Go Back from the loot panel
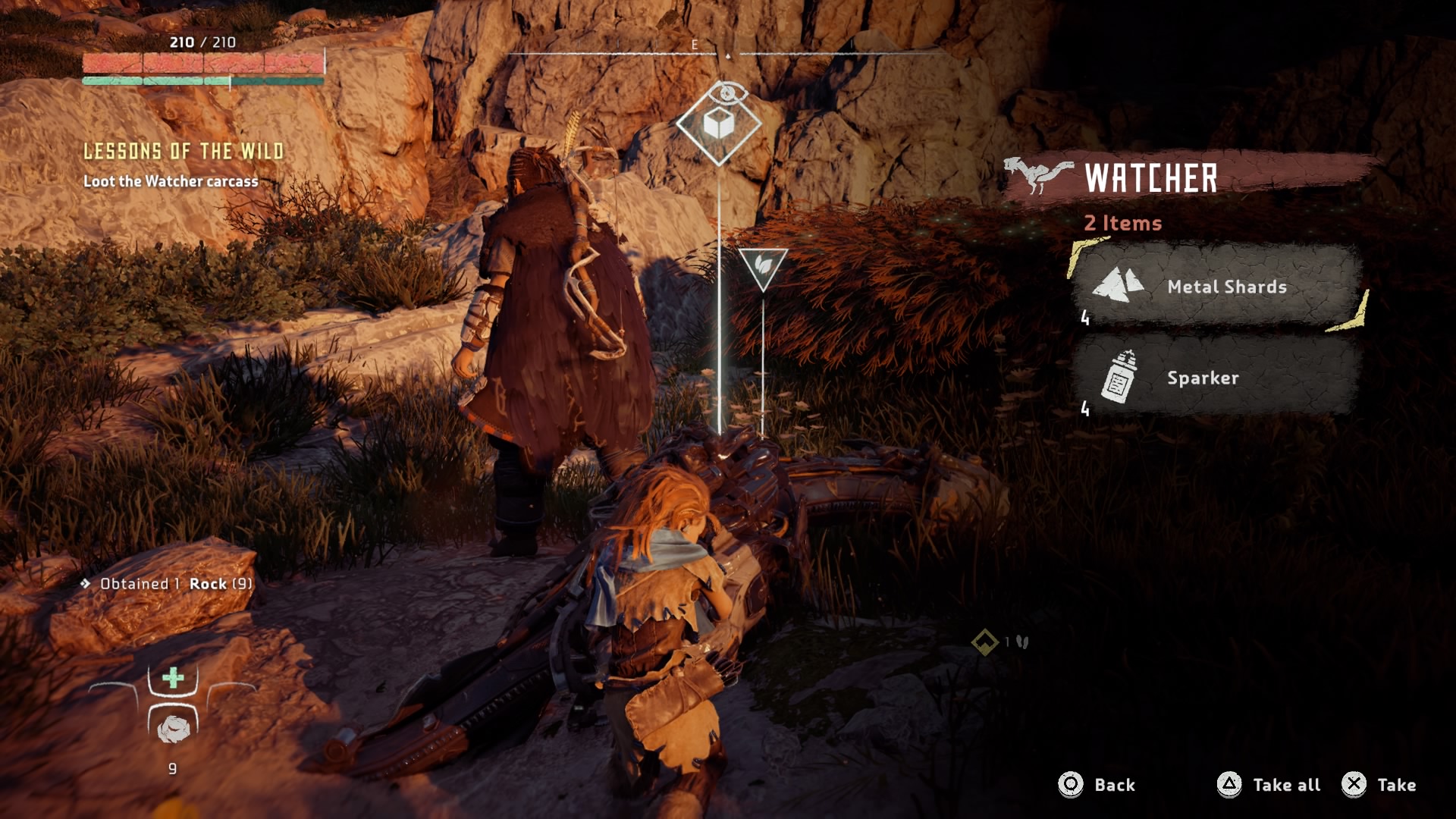The image size is (1456, 819). click(x=1097, y=785)
